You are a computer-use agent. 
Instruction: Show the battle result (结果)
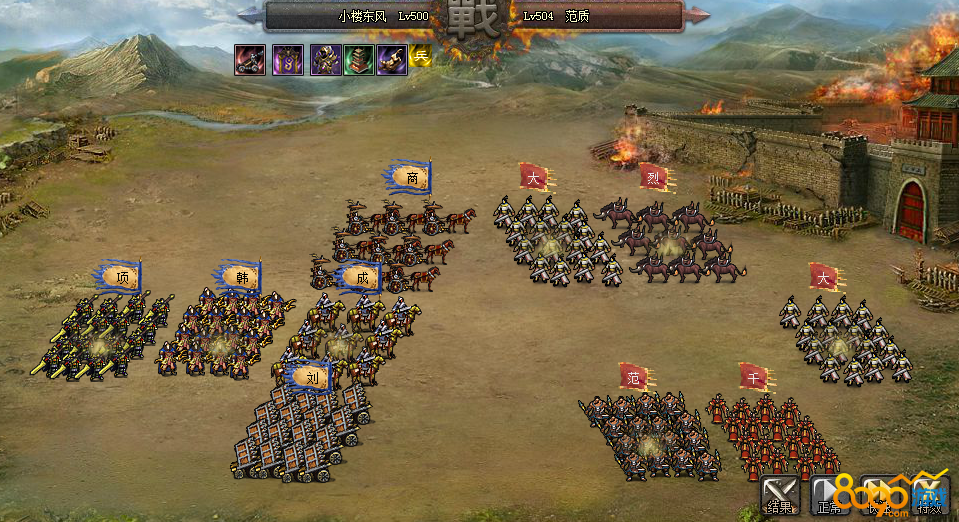[x=781, y=495]
